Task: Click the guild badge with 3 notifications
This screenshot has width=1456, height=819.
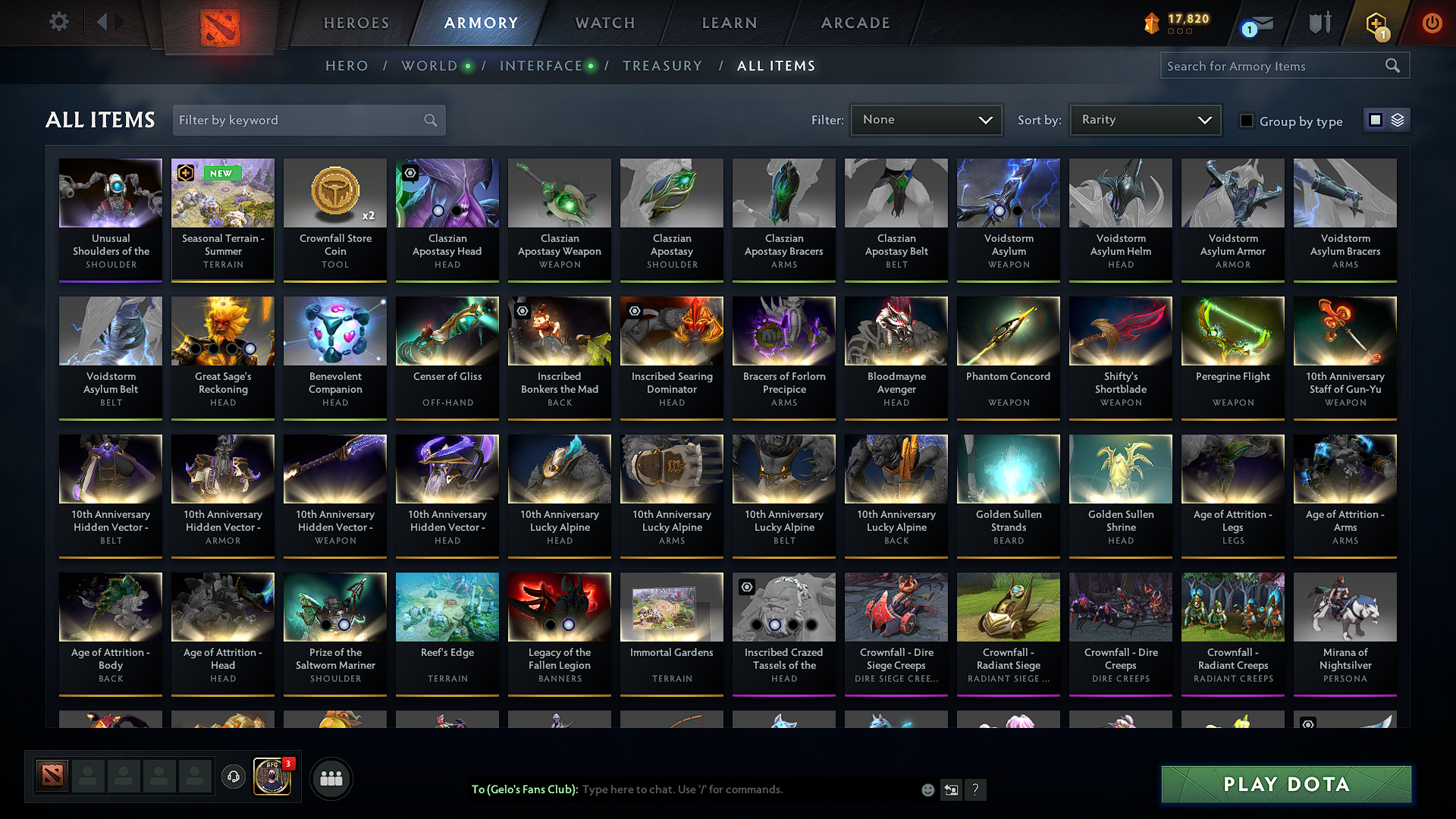Action: (x=272, y=776)
